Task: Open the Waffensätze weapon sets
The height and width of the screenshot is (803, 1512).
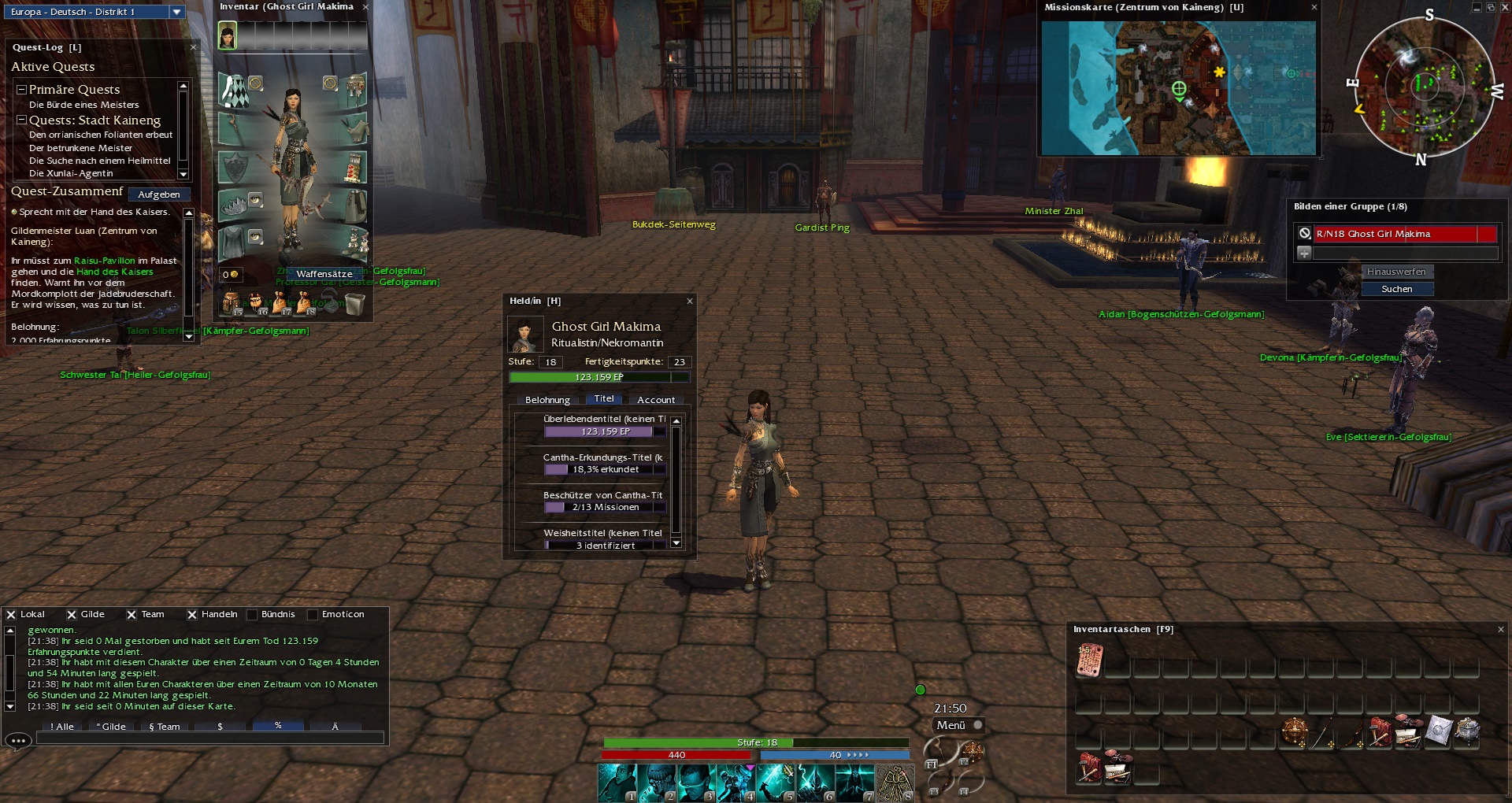Action: coord(324,274)
